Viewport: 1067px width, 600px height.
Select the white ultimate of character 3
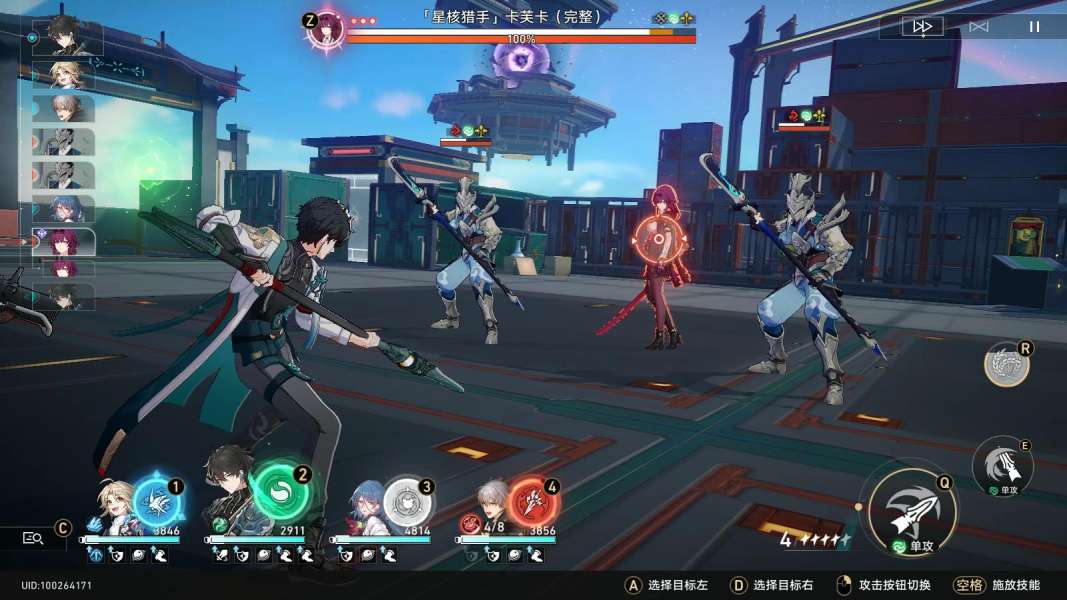point(407,502)
